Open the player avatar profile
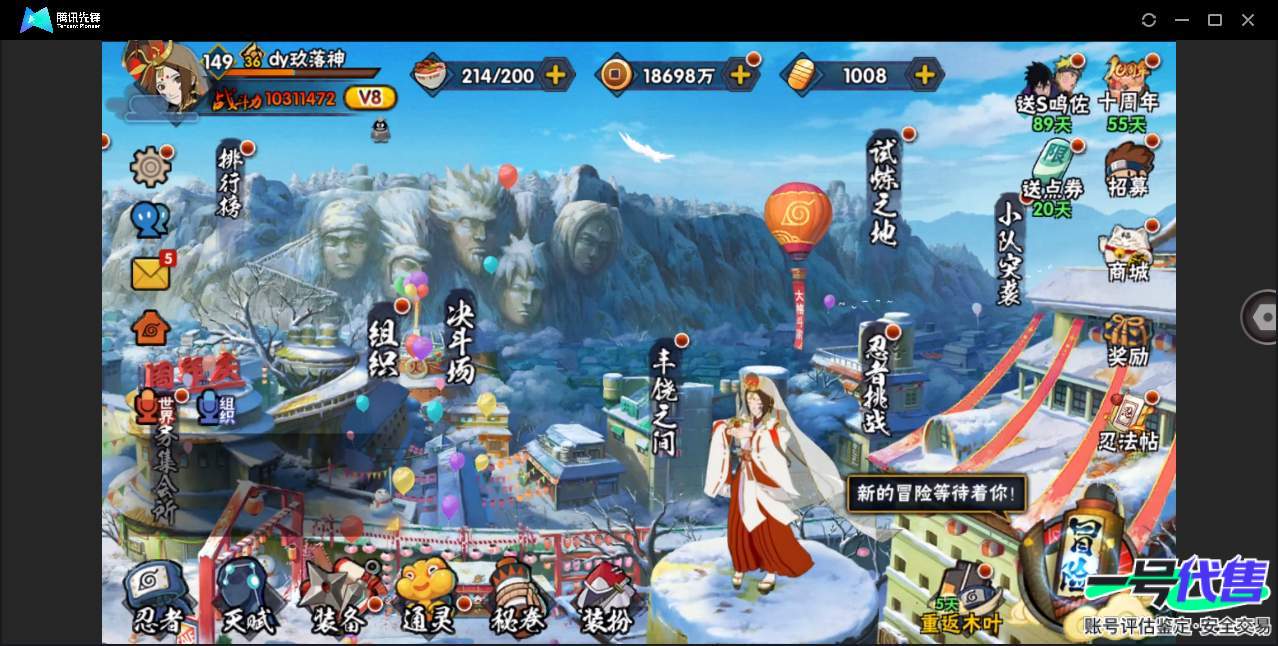Image resolution: width=1278 pixels, height=646 pixels. 160,76
